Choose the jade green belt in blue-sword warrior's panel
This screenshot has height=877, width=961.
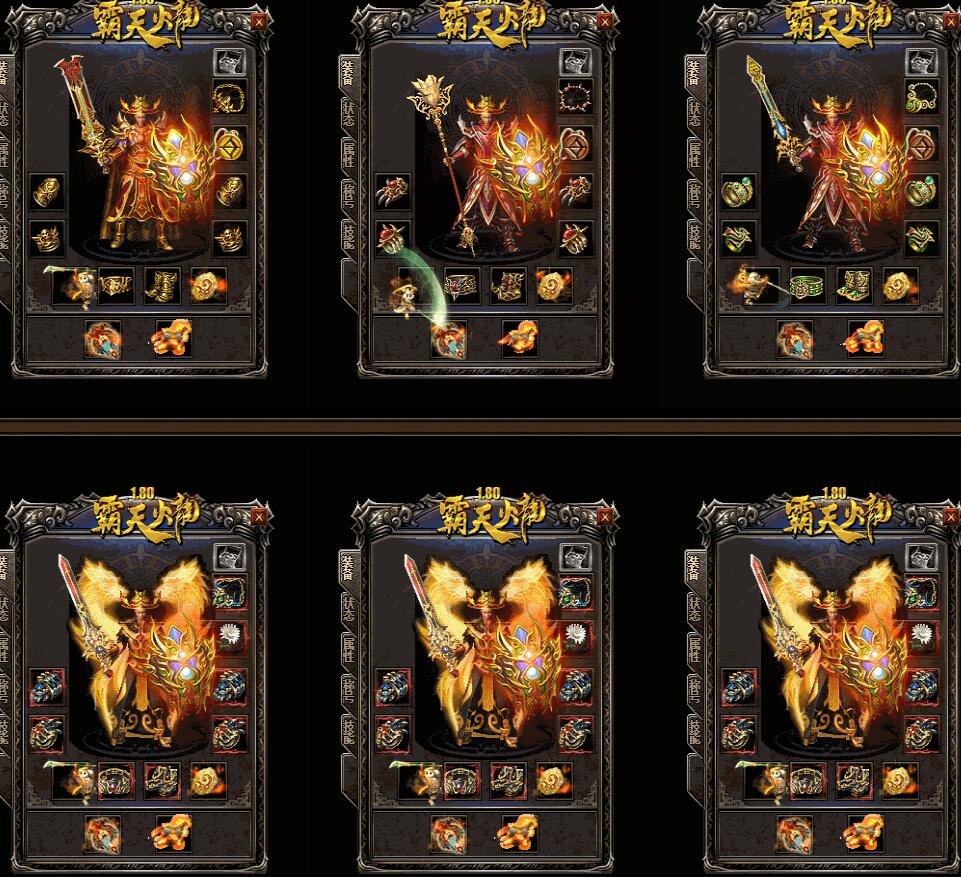(x=808, y=286)
